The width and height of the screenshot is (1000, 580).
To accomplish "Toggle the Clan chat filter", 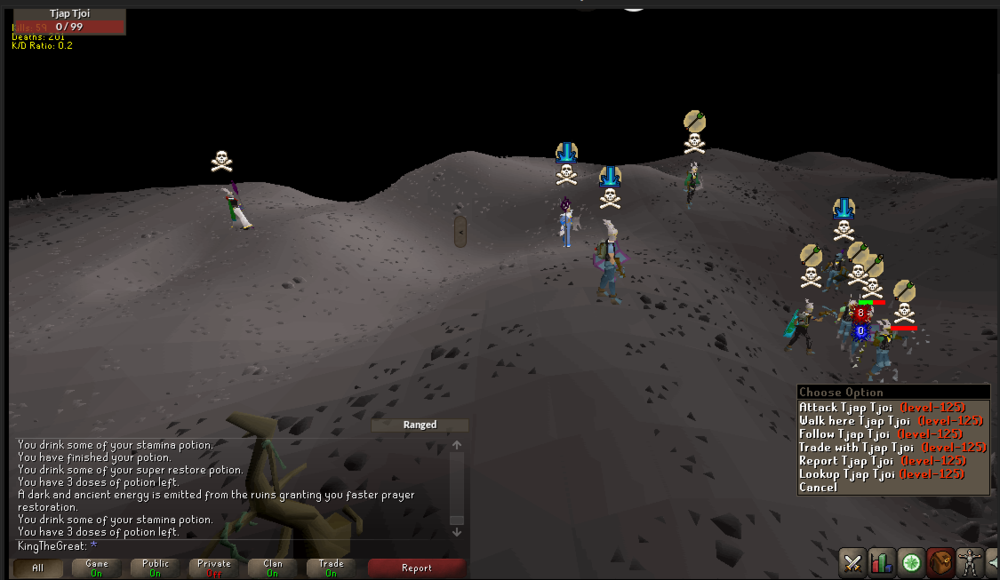I will 272,568.
